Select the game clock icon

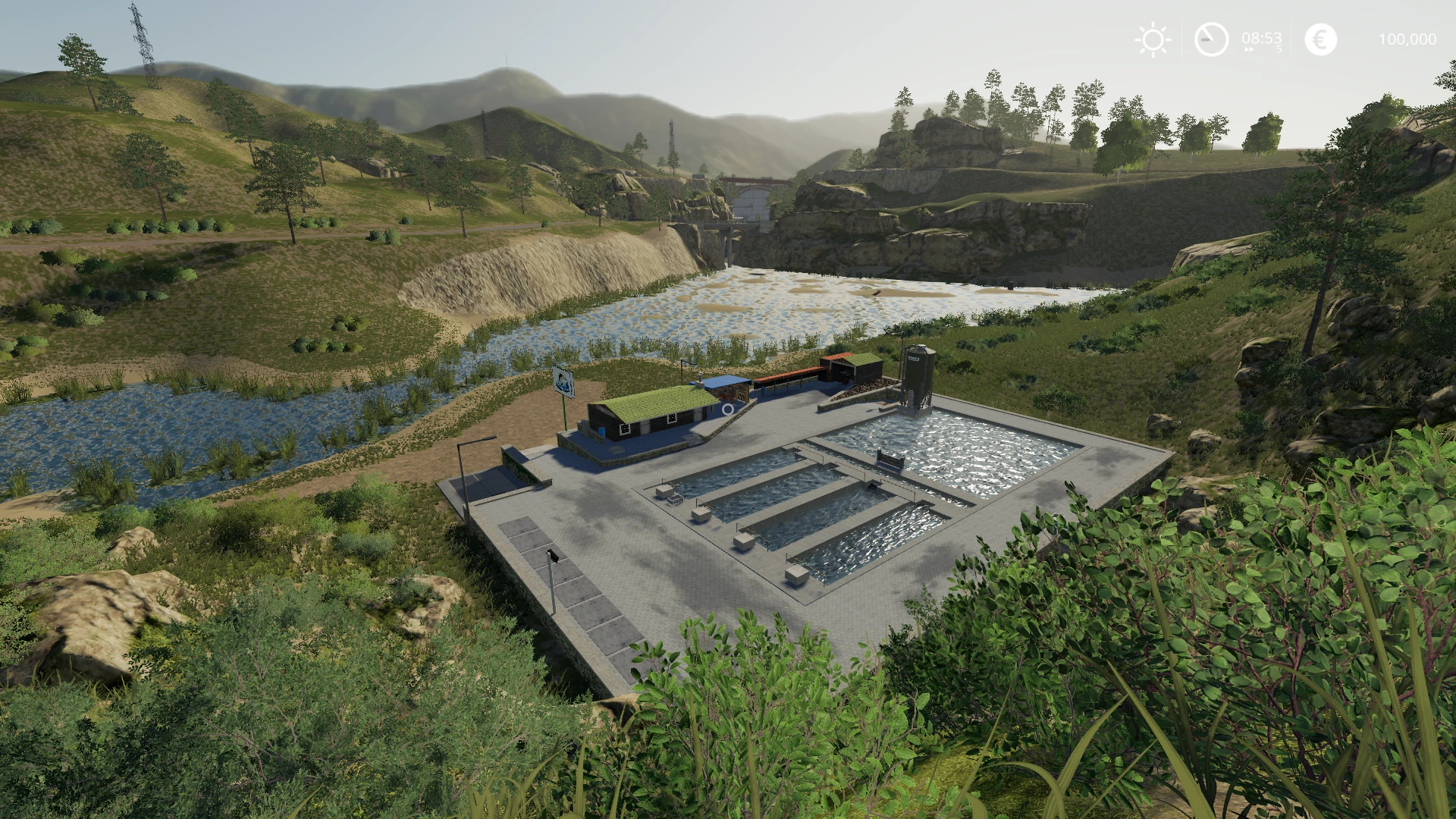1211,39
